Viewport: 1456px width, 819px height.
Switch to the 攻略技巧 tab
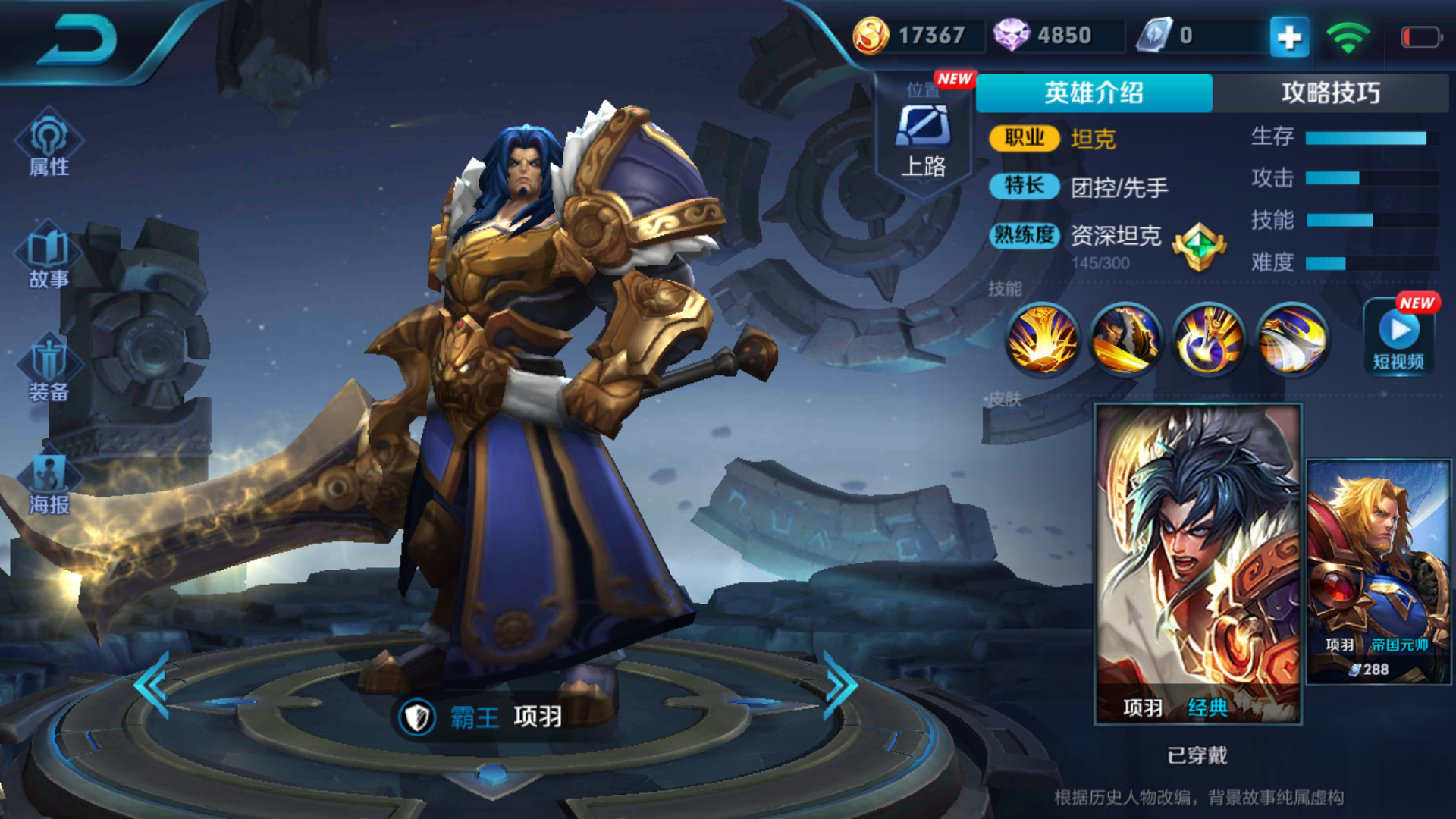click(x=1330, y=93)
